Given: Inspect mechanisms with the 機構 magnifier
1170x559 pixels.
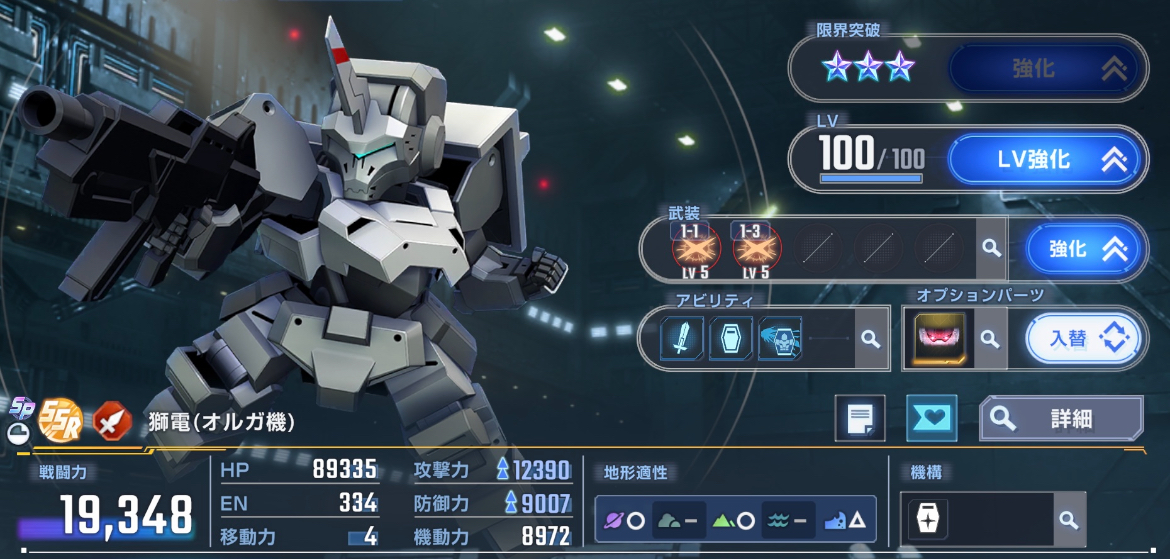Looking at the screenshot, I should click(1068, 520).
